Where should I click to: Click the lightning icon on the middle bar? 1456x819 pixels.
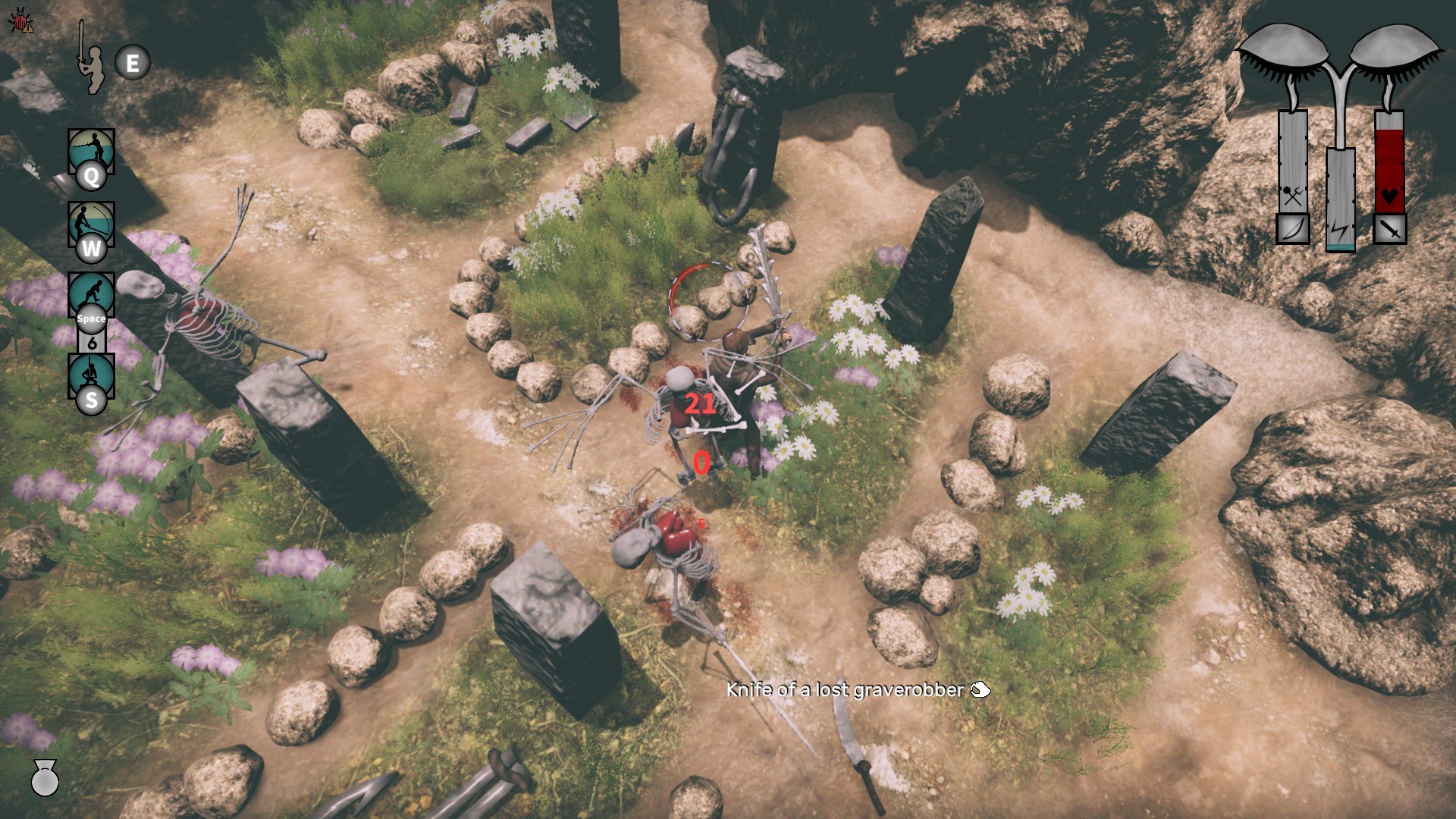point(1341,228)
